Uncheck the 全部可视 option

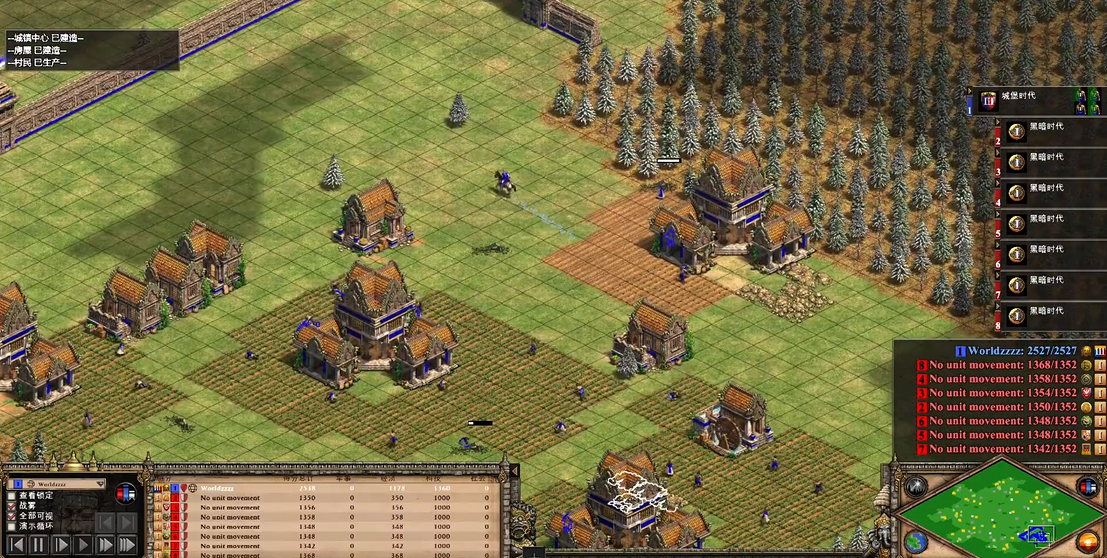click(x=12, y=516)
